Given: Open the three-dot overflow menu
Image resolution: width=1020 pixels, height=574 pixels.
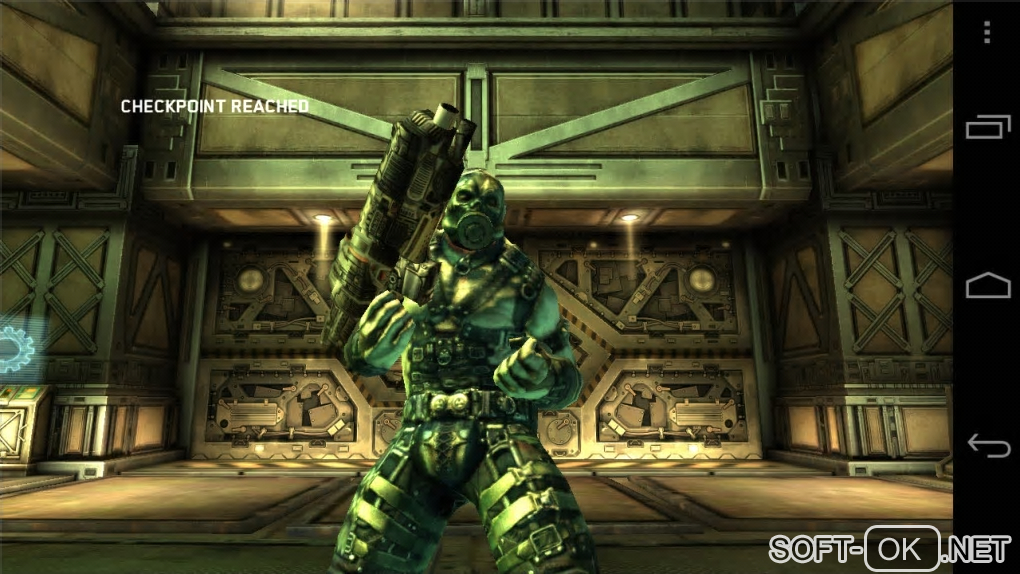Looking at the screenshot, I should coord(987,33).
